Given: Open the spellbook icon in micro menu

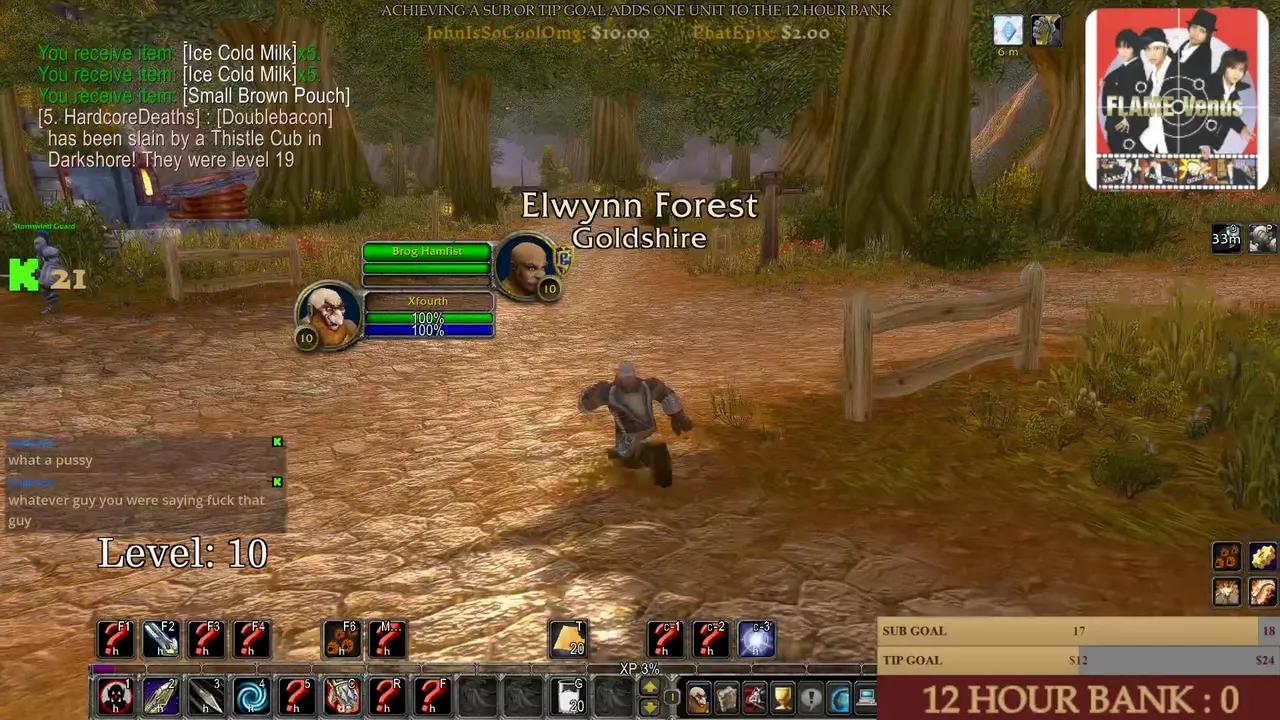Looking at the screenshot, I should pos(727,695).
